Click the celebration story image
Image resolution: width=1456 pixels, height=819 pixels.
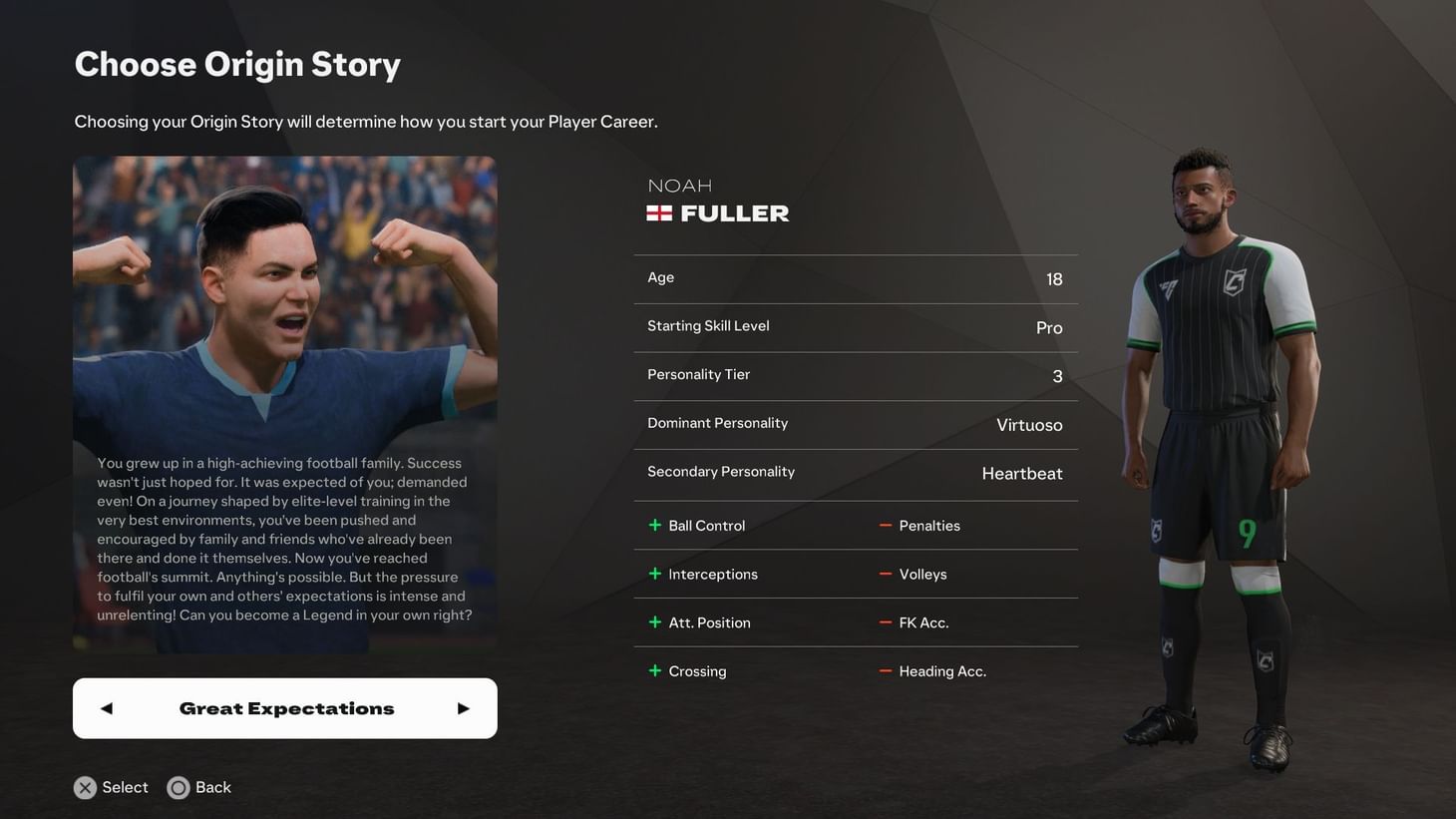coord(284,299)
